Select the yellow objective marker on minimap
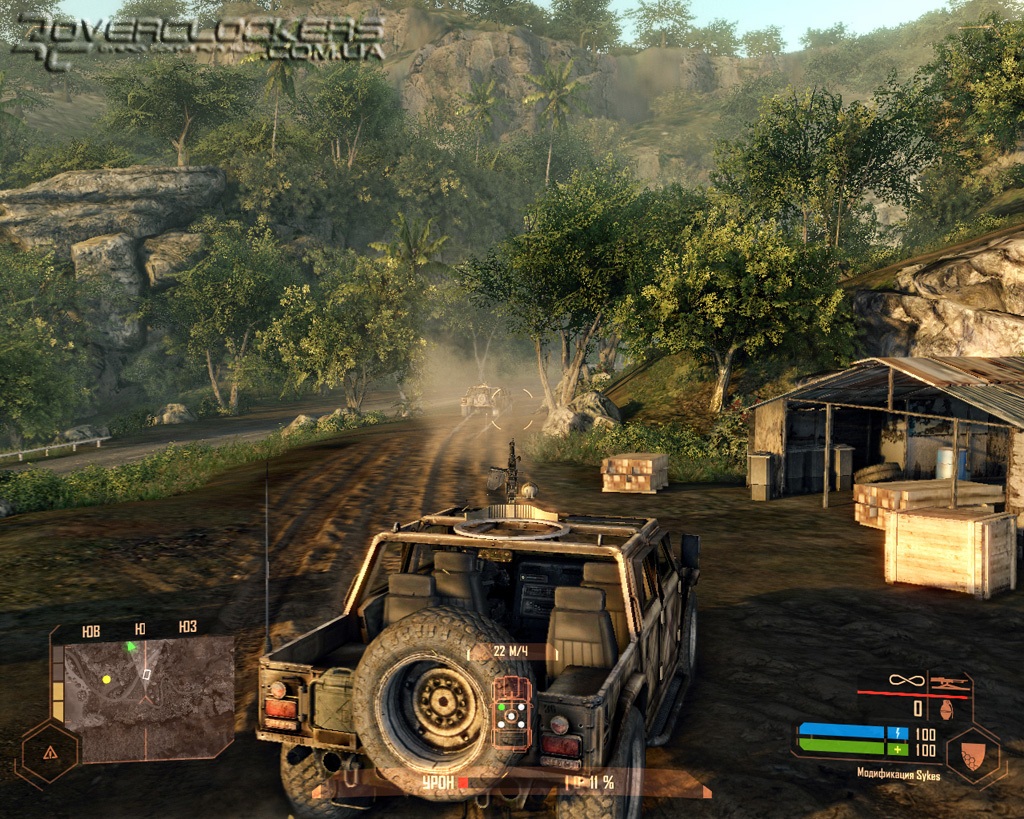Image resolution: width=1024 pixels, height=819 pixels. (x=107, y=679)
